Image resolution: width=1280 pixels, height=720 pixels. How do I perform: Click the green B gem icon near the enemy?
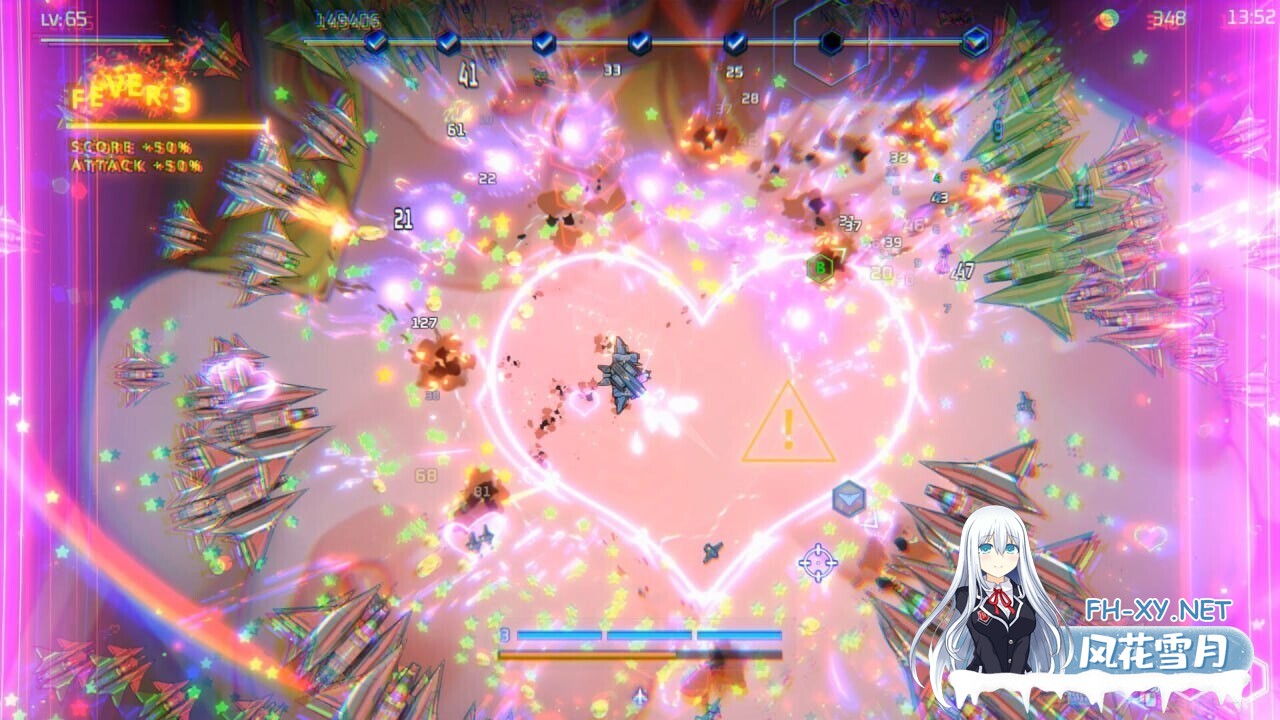coord(818,266)
